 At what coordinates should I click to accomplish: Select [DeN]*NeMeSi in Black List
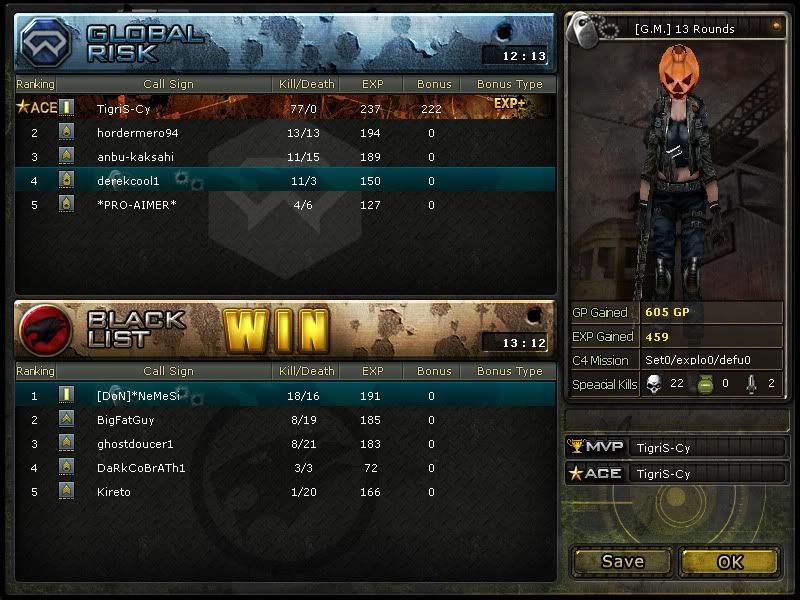285,396
